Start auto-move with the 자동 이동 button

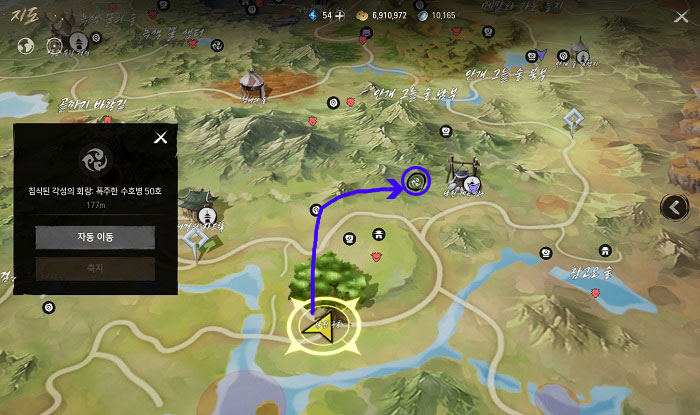95,237
